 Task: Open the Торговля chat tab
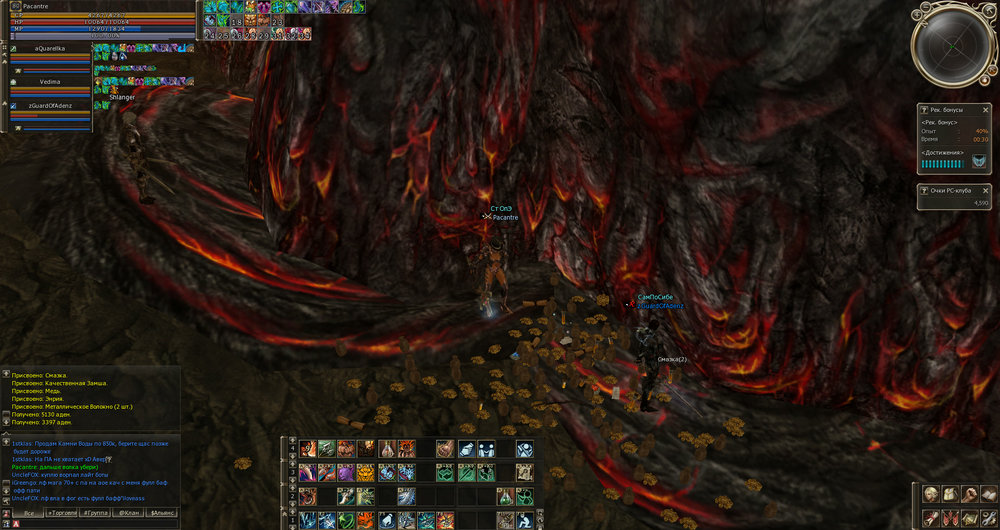63,512
